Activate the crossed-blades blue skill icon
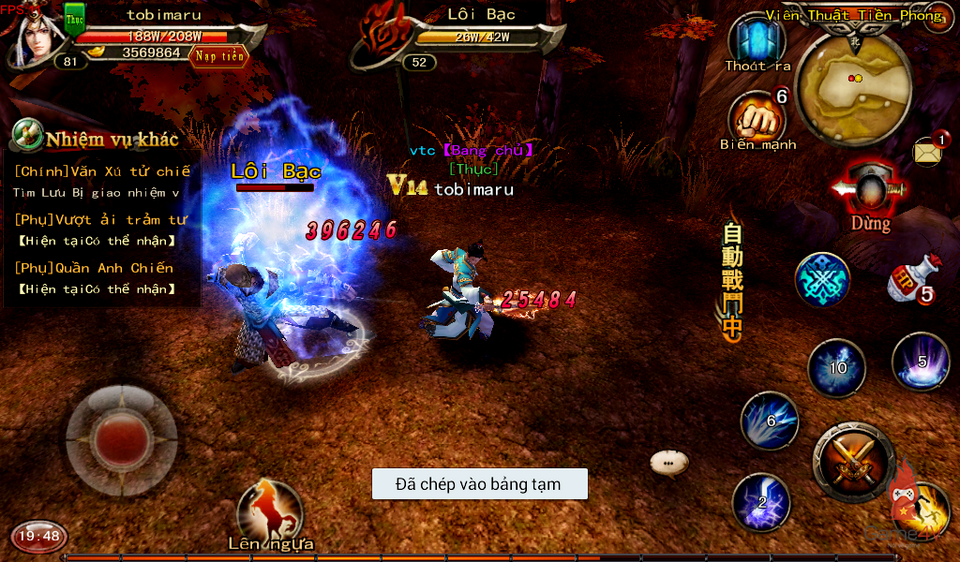This screenshot has width=960, height=562. point(822,279)
